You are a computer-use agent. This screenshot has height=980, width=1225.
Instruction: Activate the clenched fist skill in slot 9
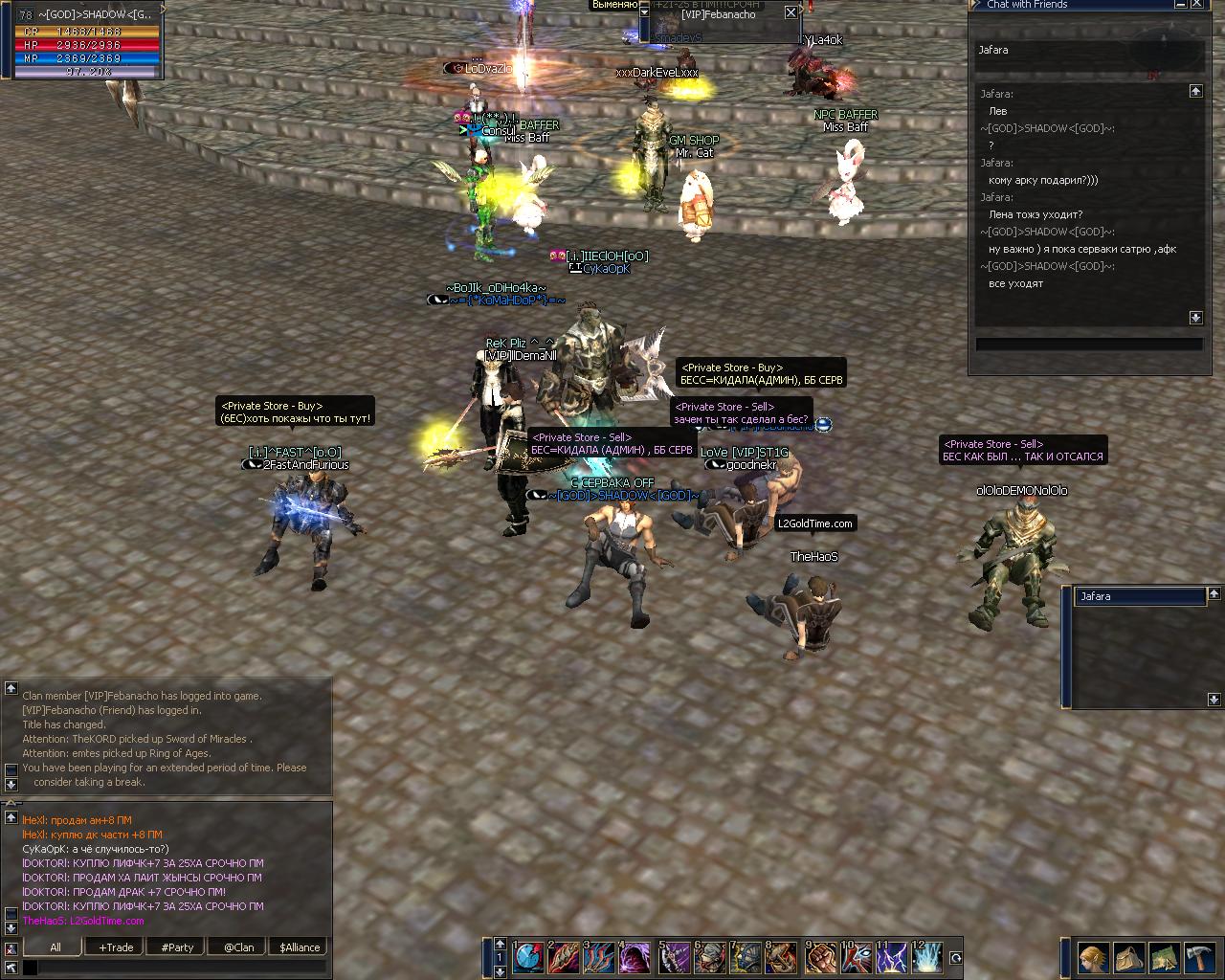[x=820, y=958]
